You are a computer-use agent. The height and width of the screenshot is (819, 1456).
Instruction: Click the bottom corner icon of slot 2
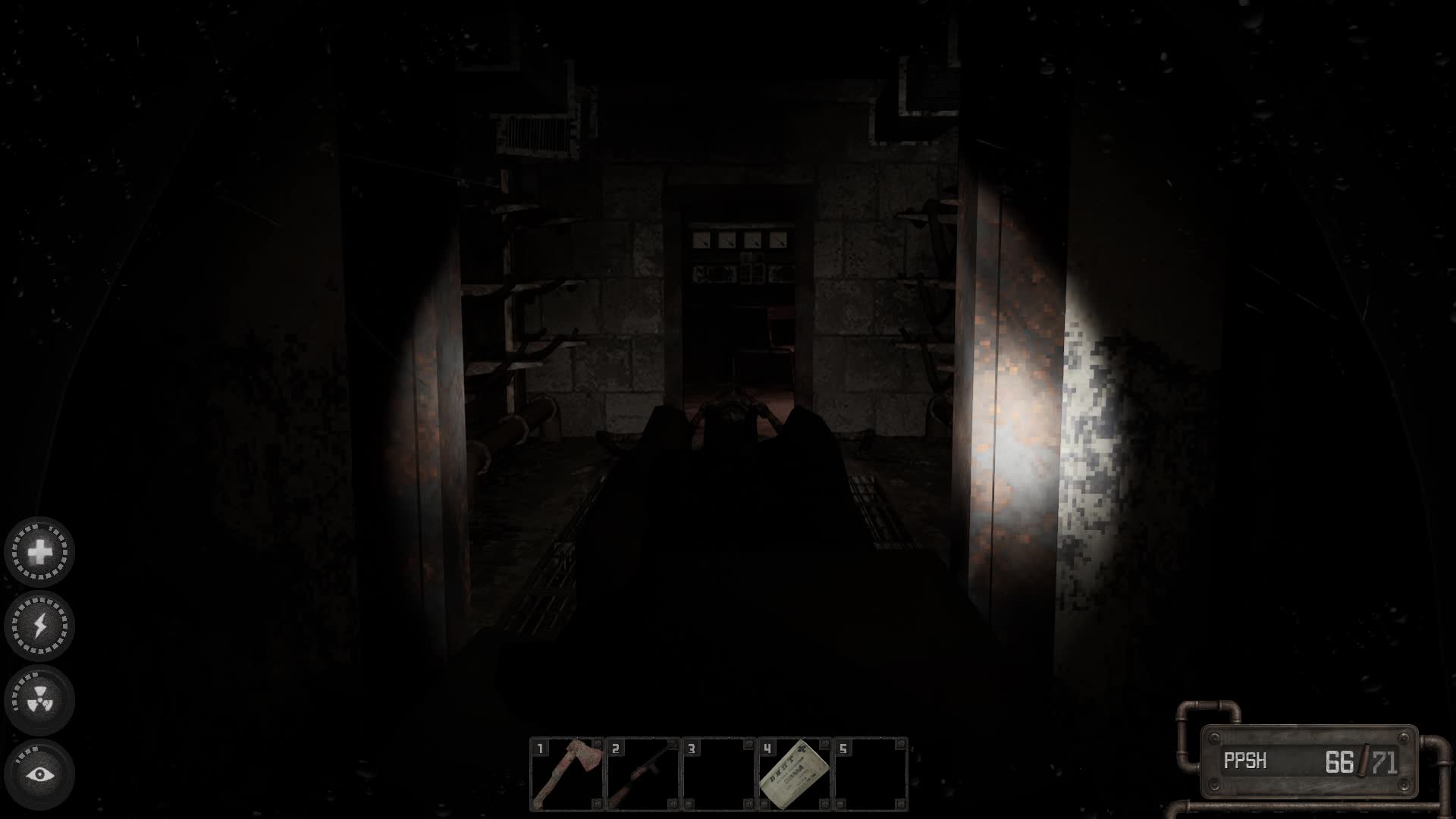coord(673,804)
